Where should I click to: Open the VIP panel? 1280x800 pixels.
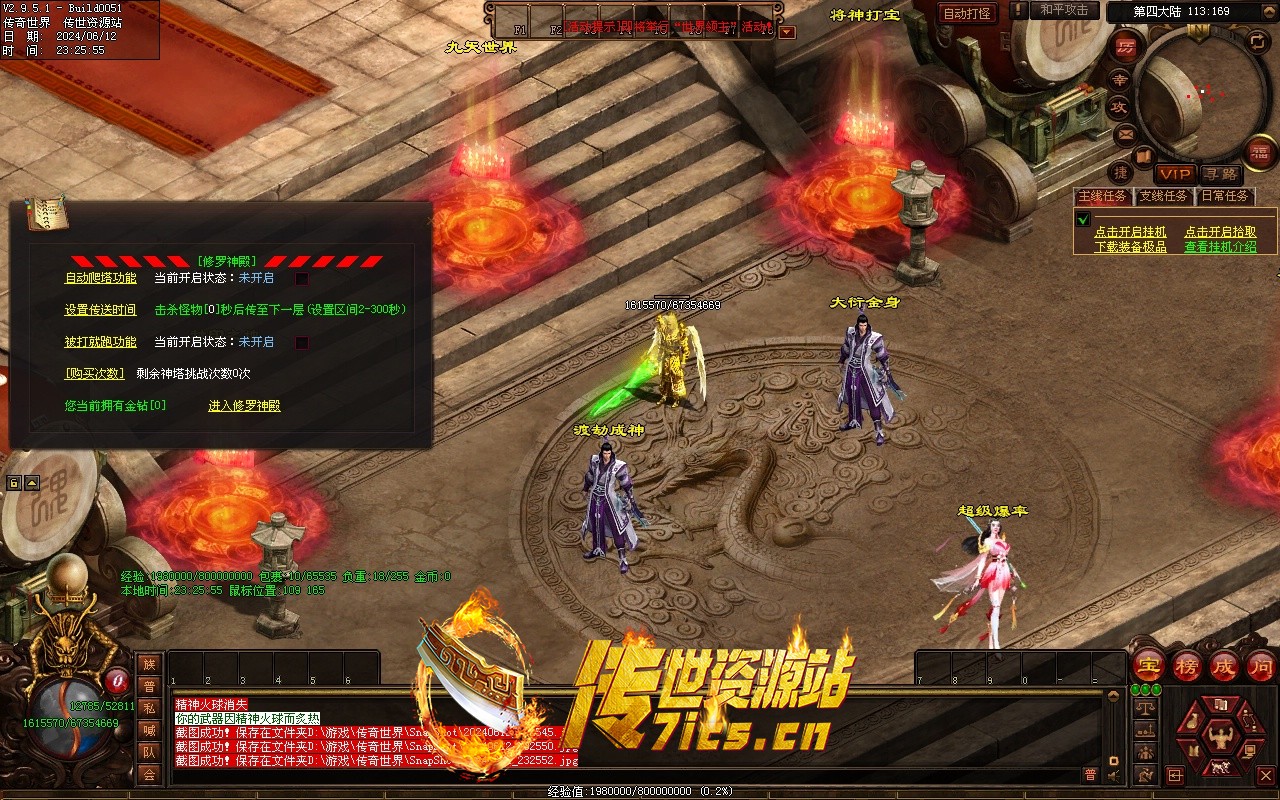(x=1175, y=174)
